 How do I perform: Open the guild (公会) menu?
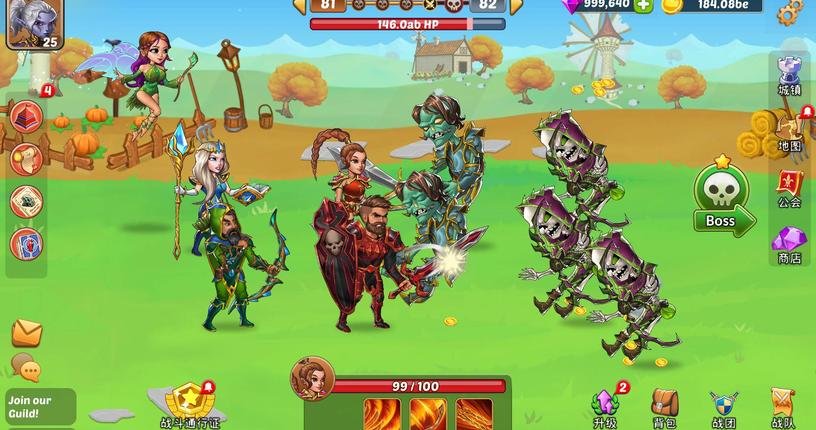(790, 187)
